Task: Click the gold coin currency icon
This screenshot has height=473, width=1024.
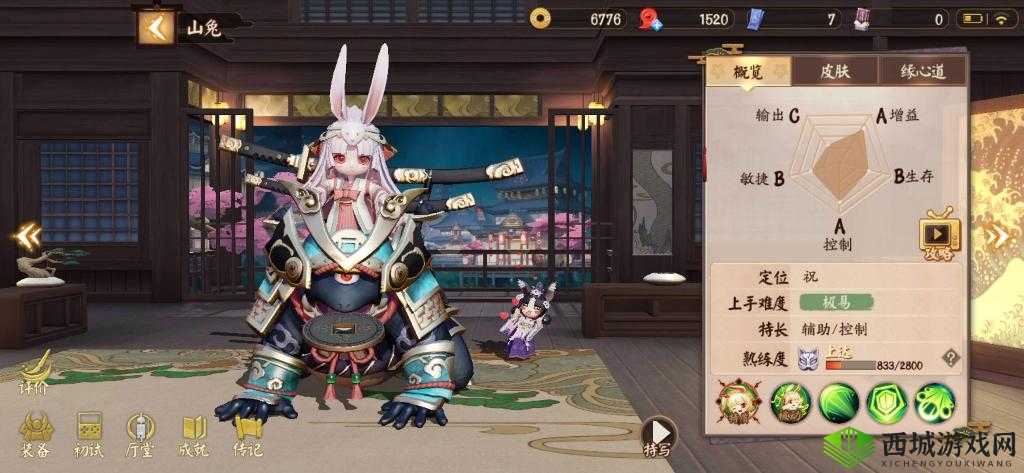Action: click(543, 18)
